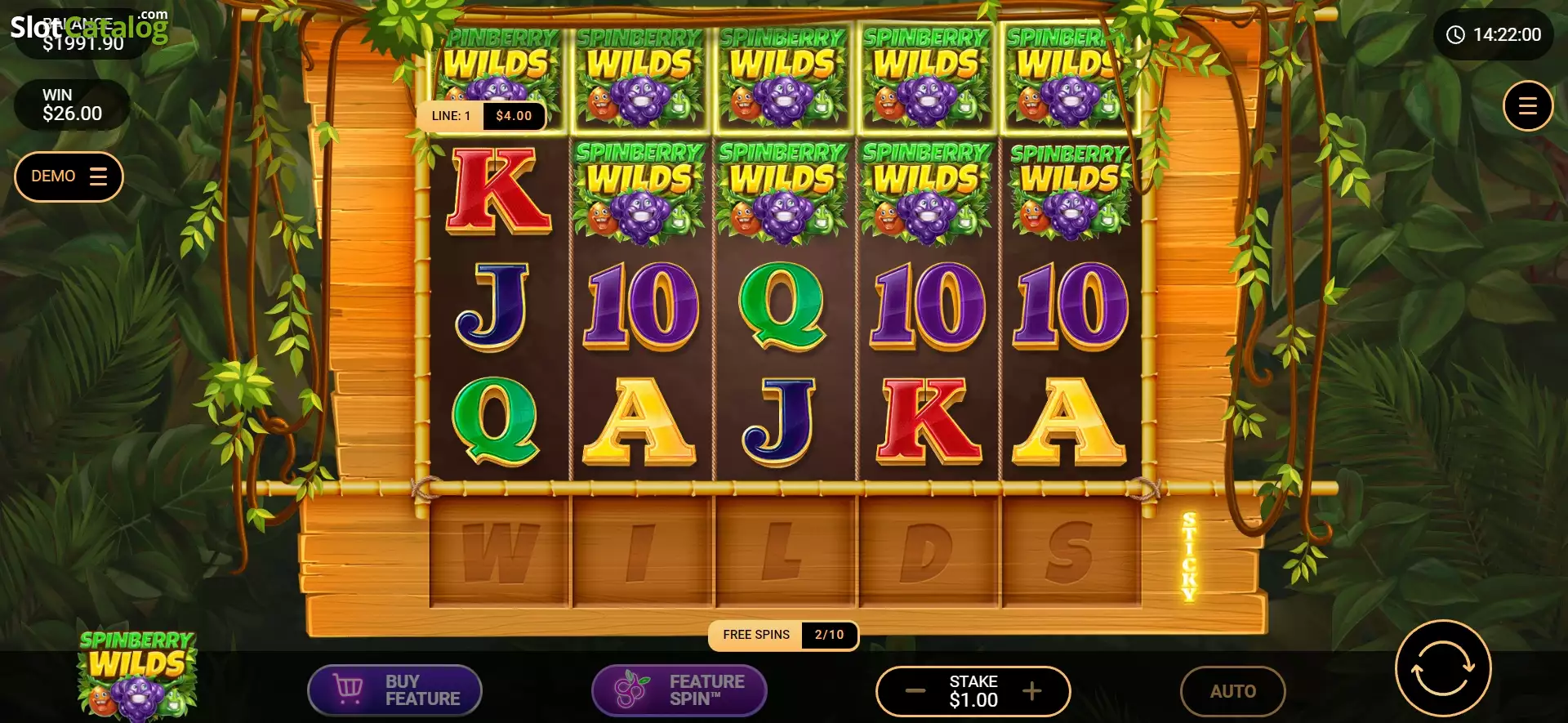Click the Spinberry Wilds game logo

(x=137, y=675)
